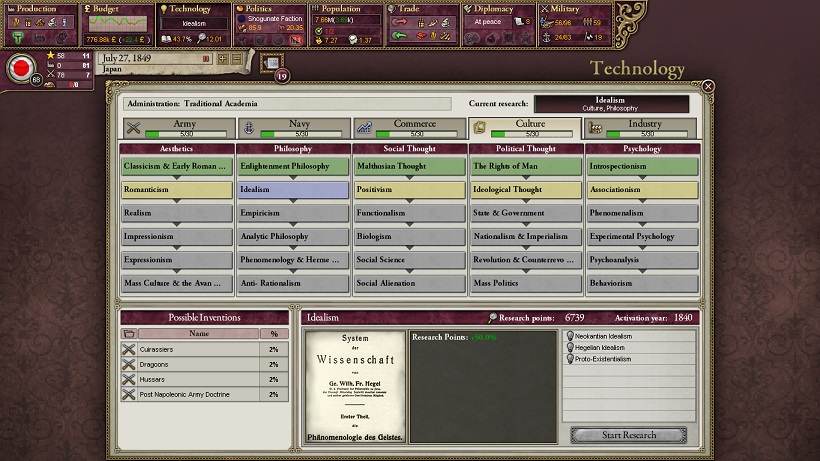Sort inventions by Name column

[199, 333]
